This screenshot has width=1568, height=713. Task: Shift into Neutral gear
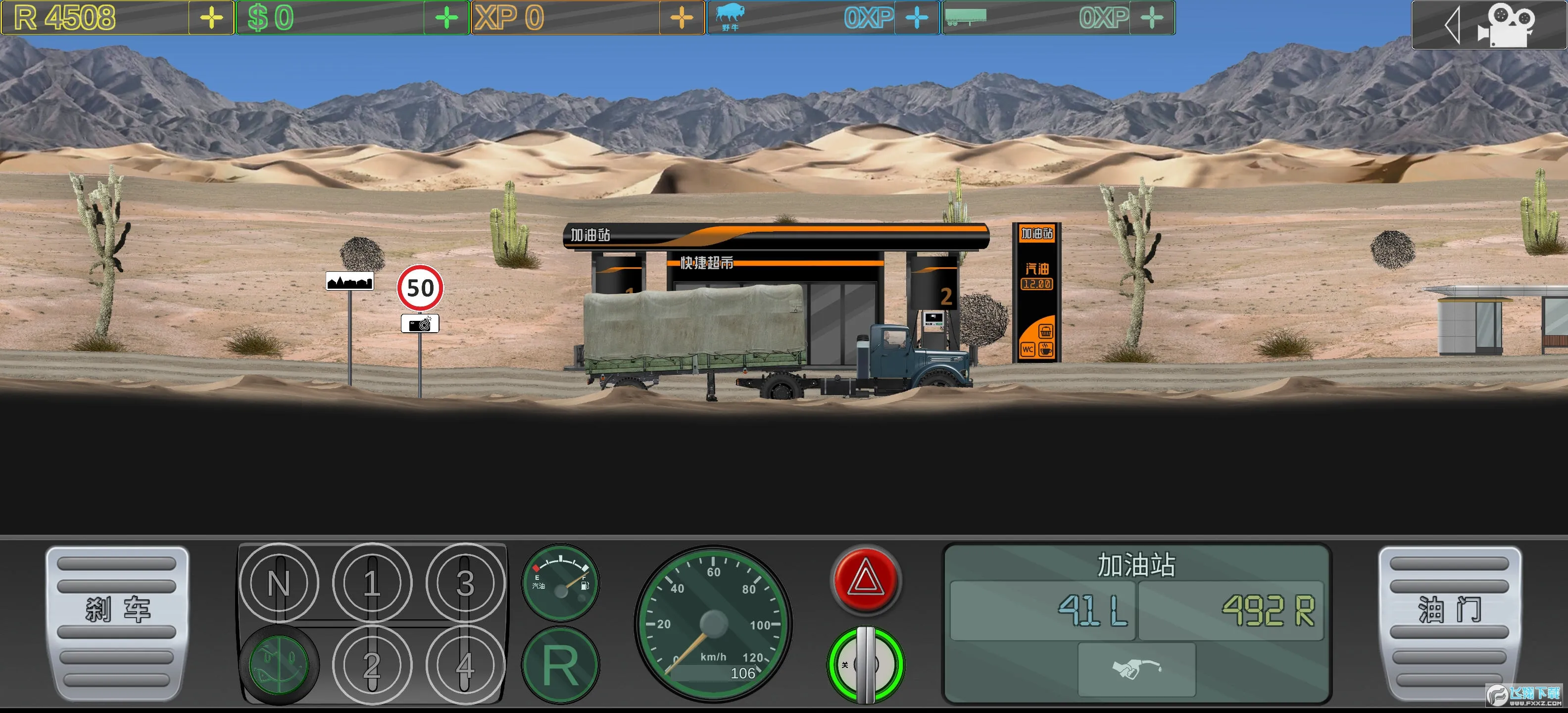coord(279,583)
